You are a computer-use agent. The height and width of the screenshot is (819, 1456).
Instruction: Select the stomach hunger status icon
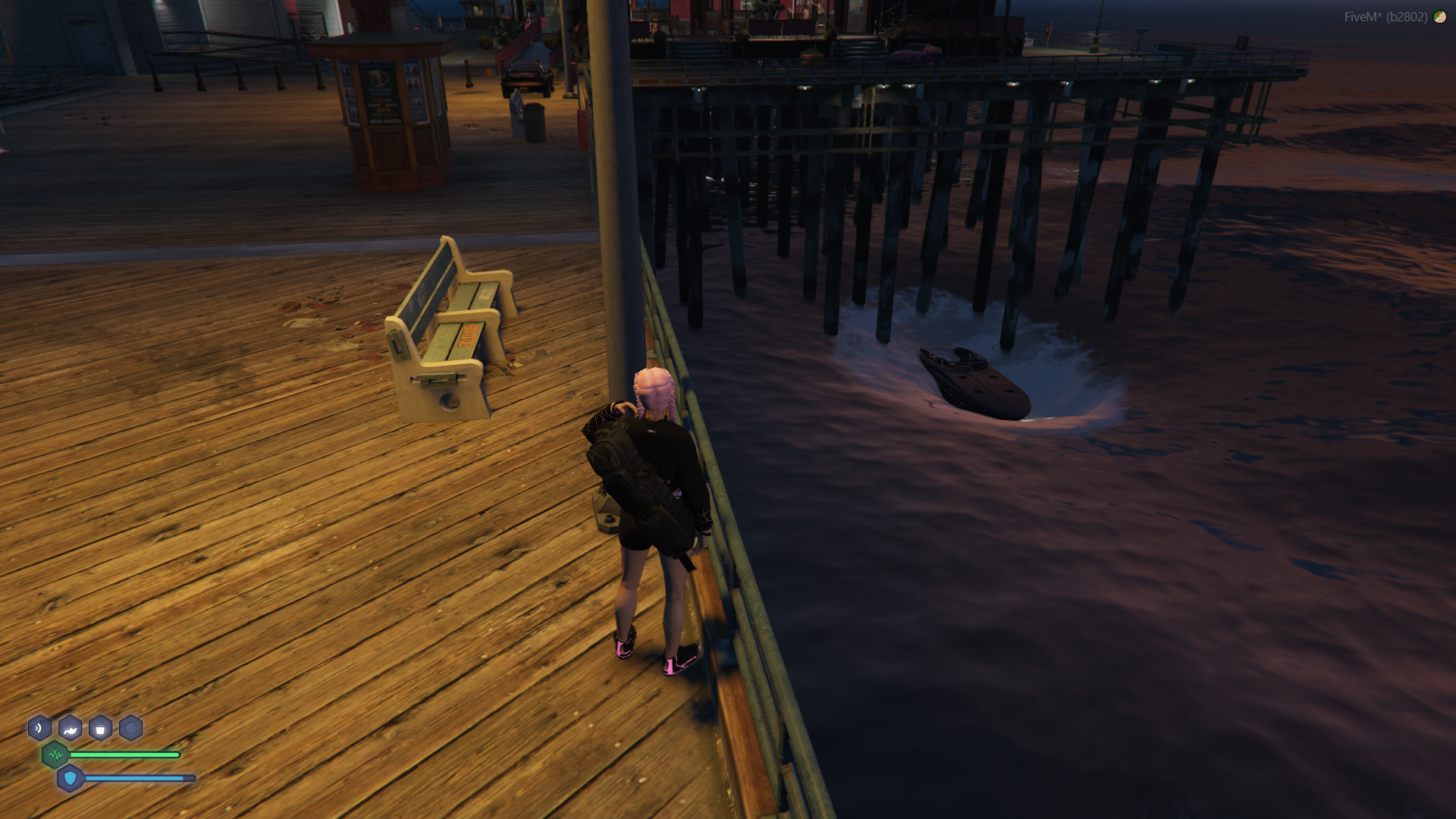pyautogui.click(x=70, y=729)
